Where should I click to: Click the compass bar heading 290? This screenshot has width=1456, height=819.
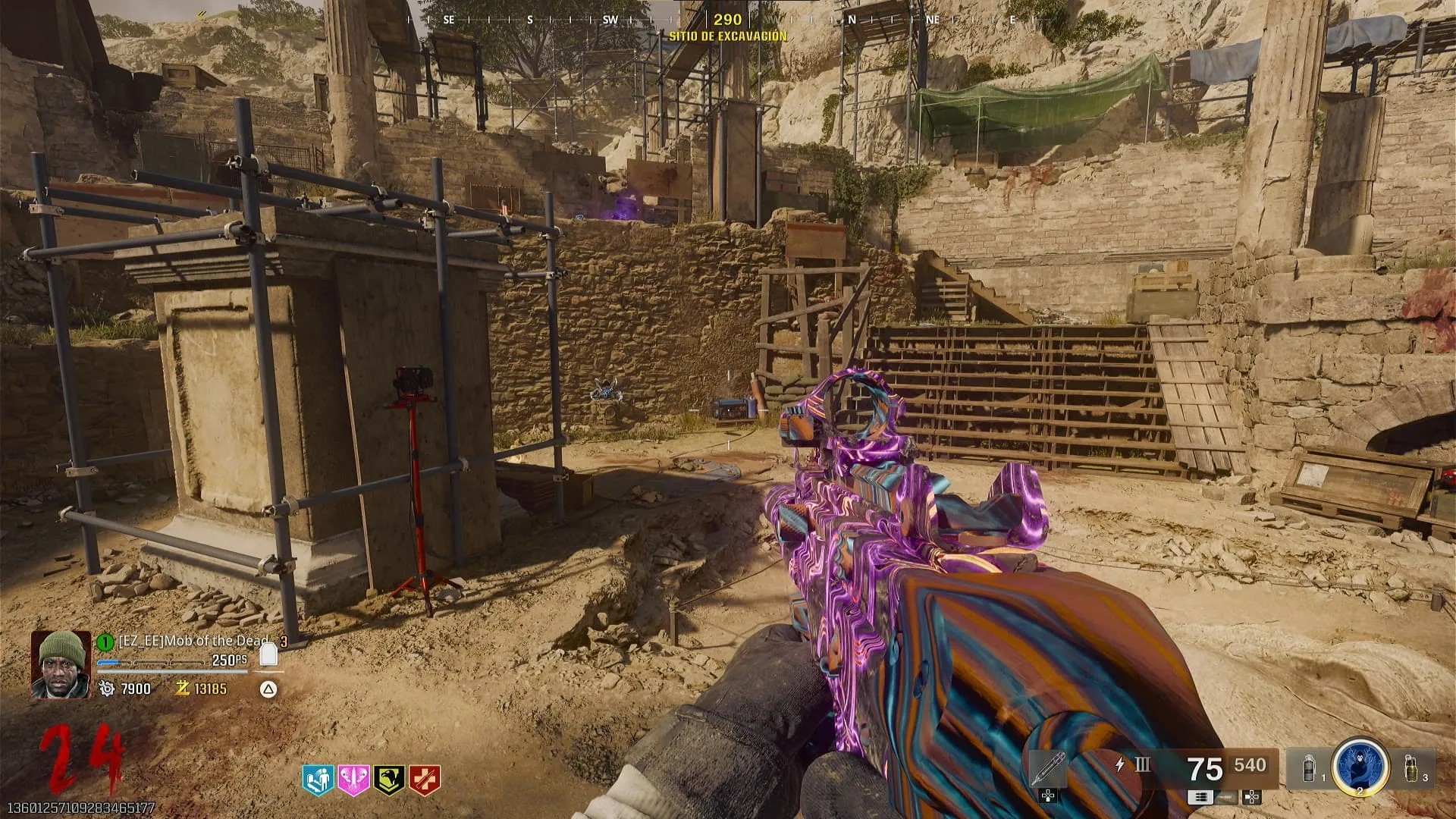[727, 20]
